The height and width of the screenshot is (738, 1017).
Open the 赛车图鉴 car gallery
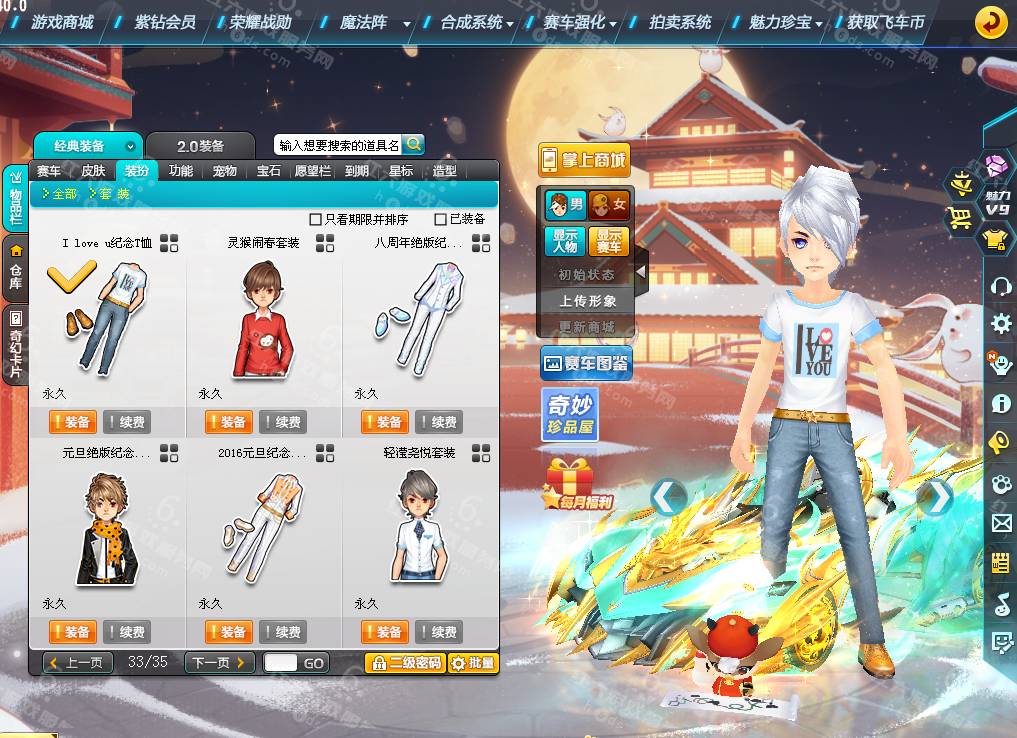[x=586, y=363]
